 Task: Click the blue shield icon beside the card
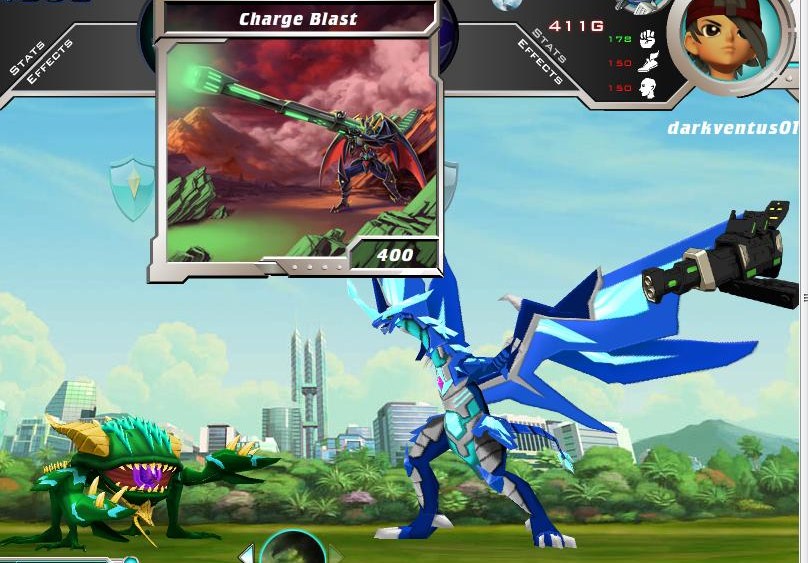[133, 187]
